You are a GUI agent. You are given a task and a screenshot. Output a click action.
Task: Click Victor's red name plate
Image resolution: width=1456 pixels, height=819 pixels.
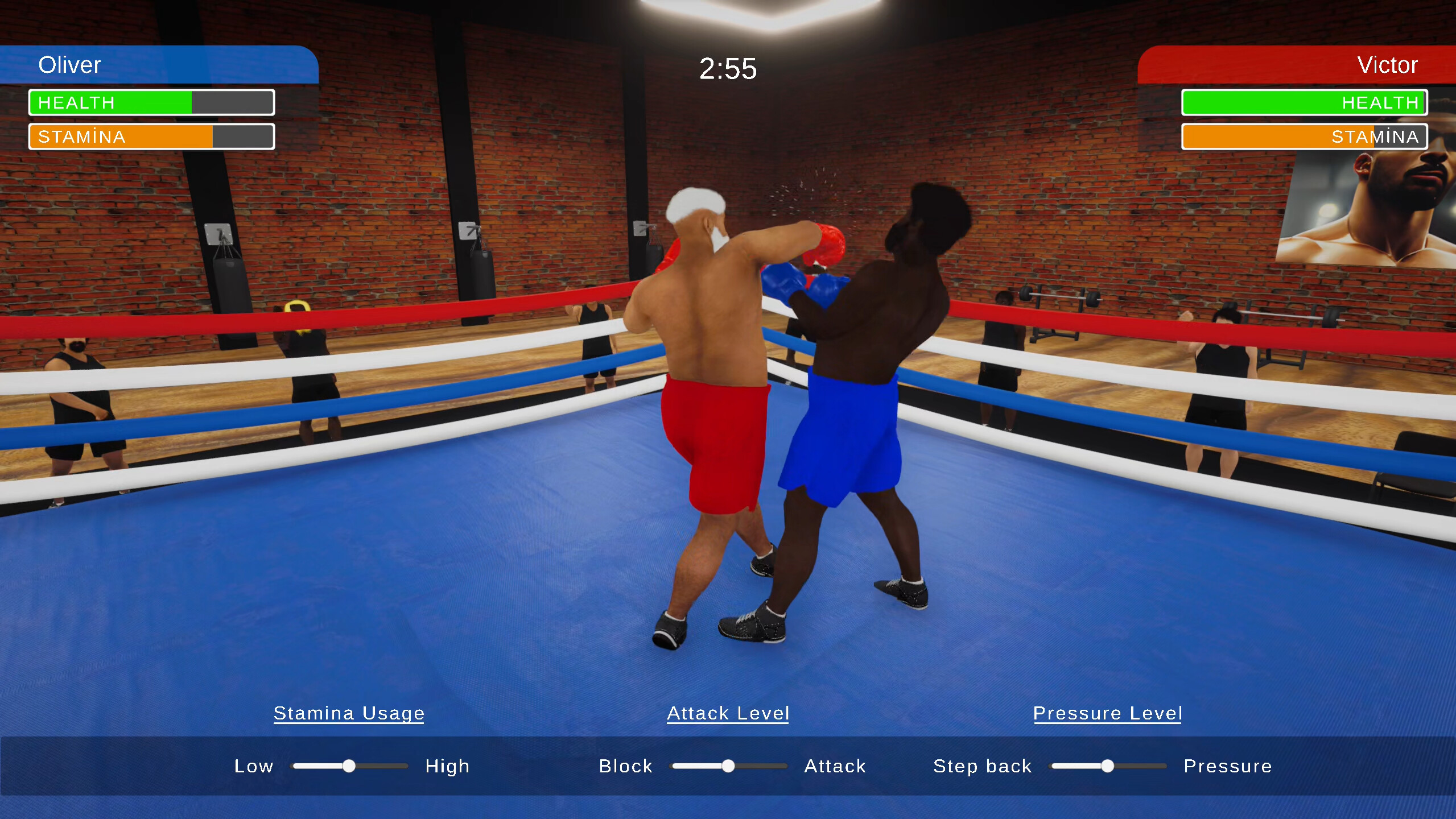pyautogui.click(x=1297, y=65)
